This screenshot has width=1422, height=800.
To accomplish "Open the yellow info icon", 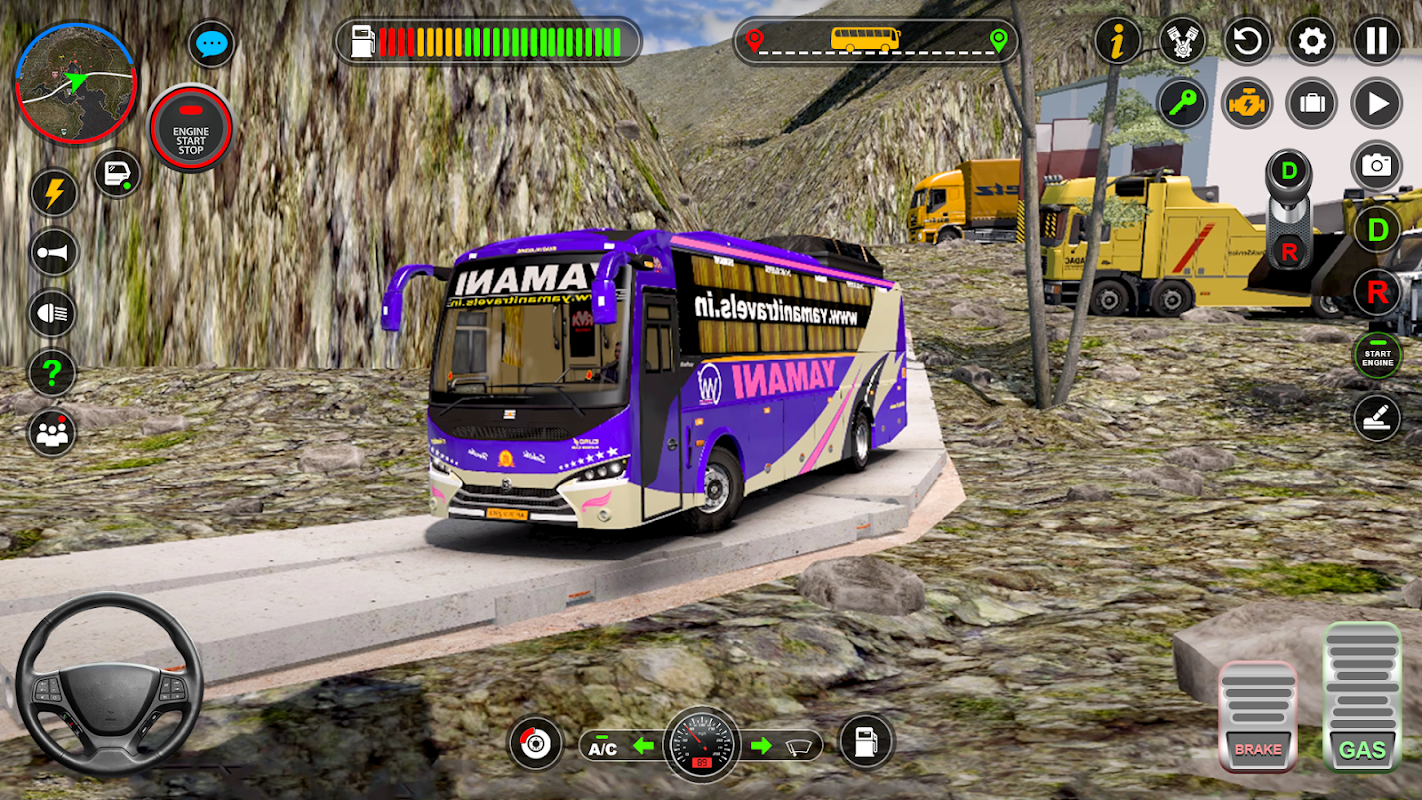I will [1119, 41].
